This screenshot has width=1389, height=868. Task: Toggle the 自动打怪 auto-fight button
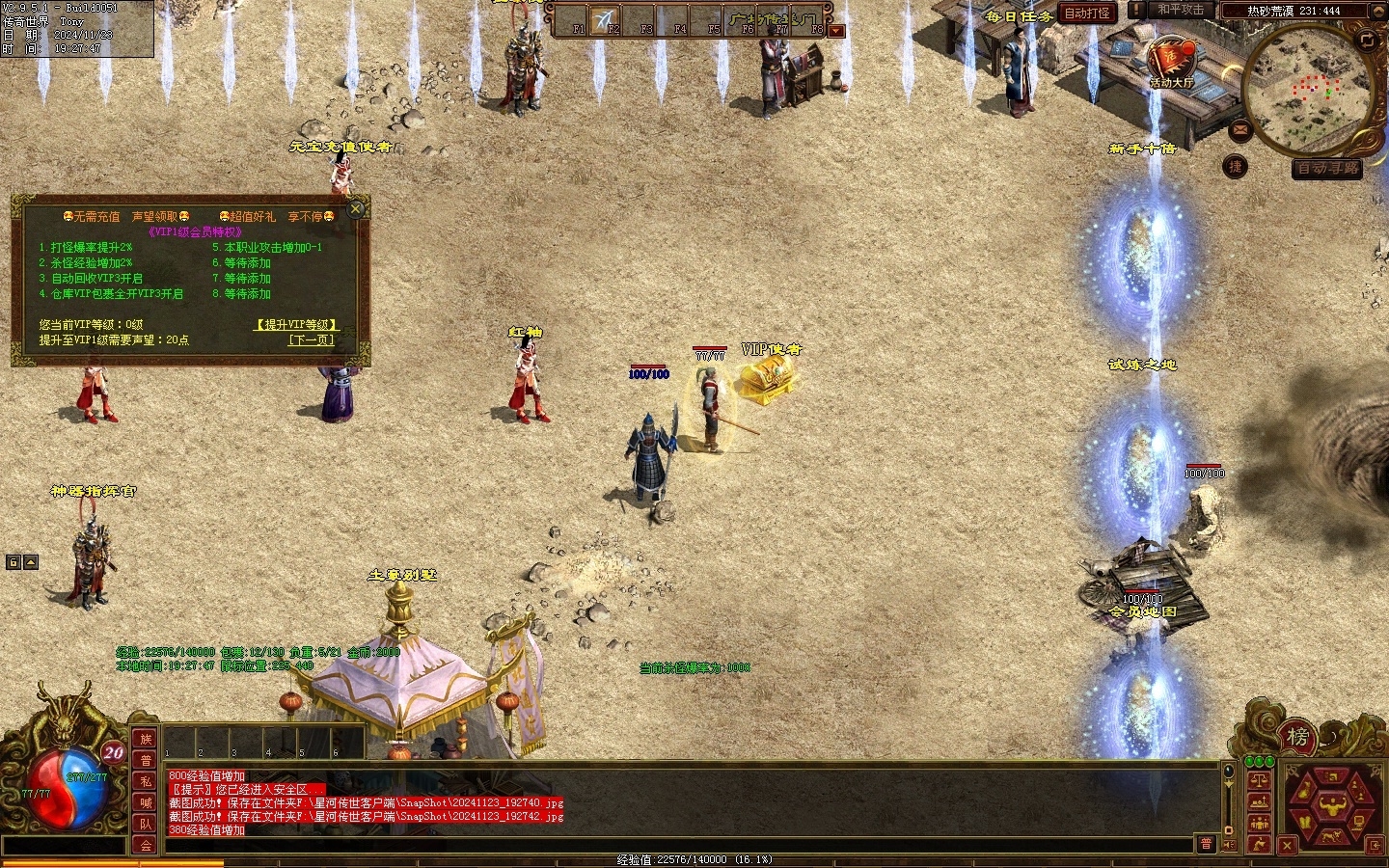tap(1086, 13)
